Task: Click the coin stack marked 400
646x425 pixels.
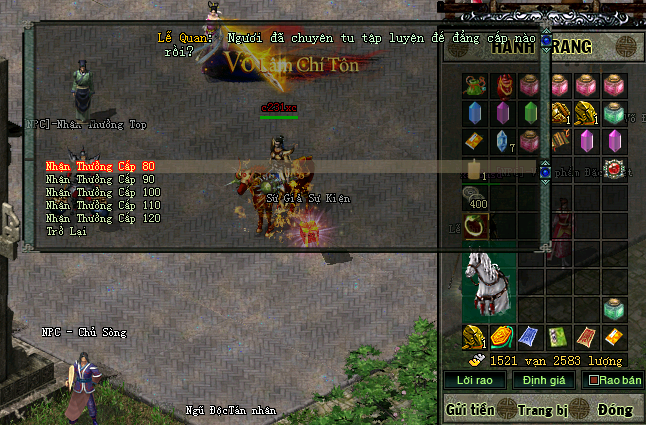Action: [x=476, y=198]
